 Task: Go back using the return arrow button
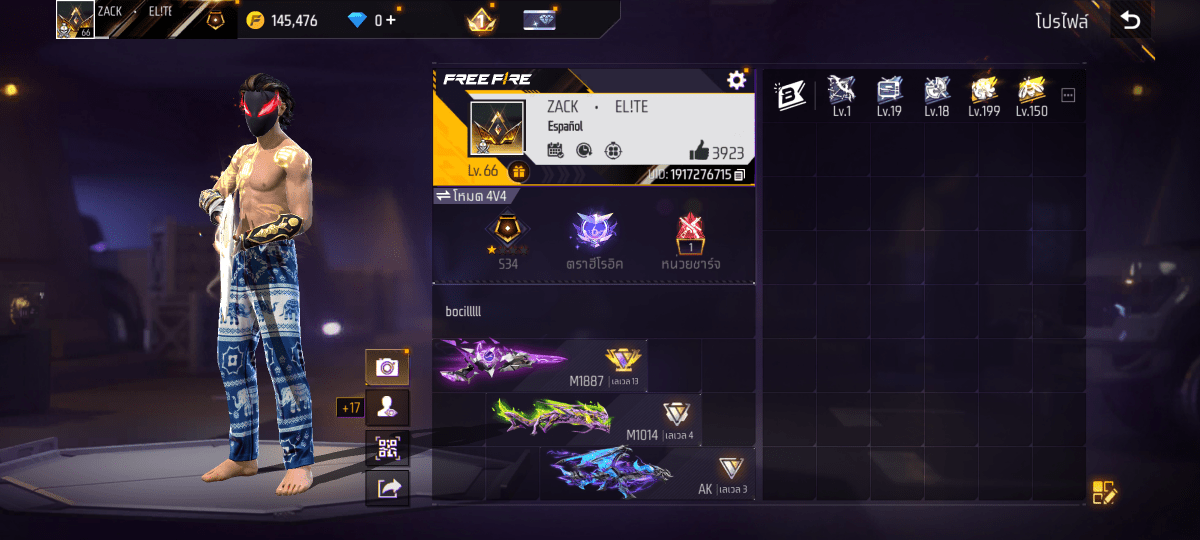1130,20
